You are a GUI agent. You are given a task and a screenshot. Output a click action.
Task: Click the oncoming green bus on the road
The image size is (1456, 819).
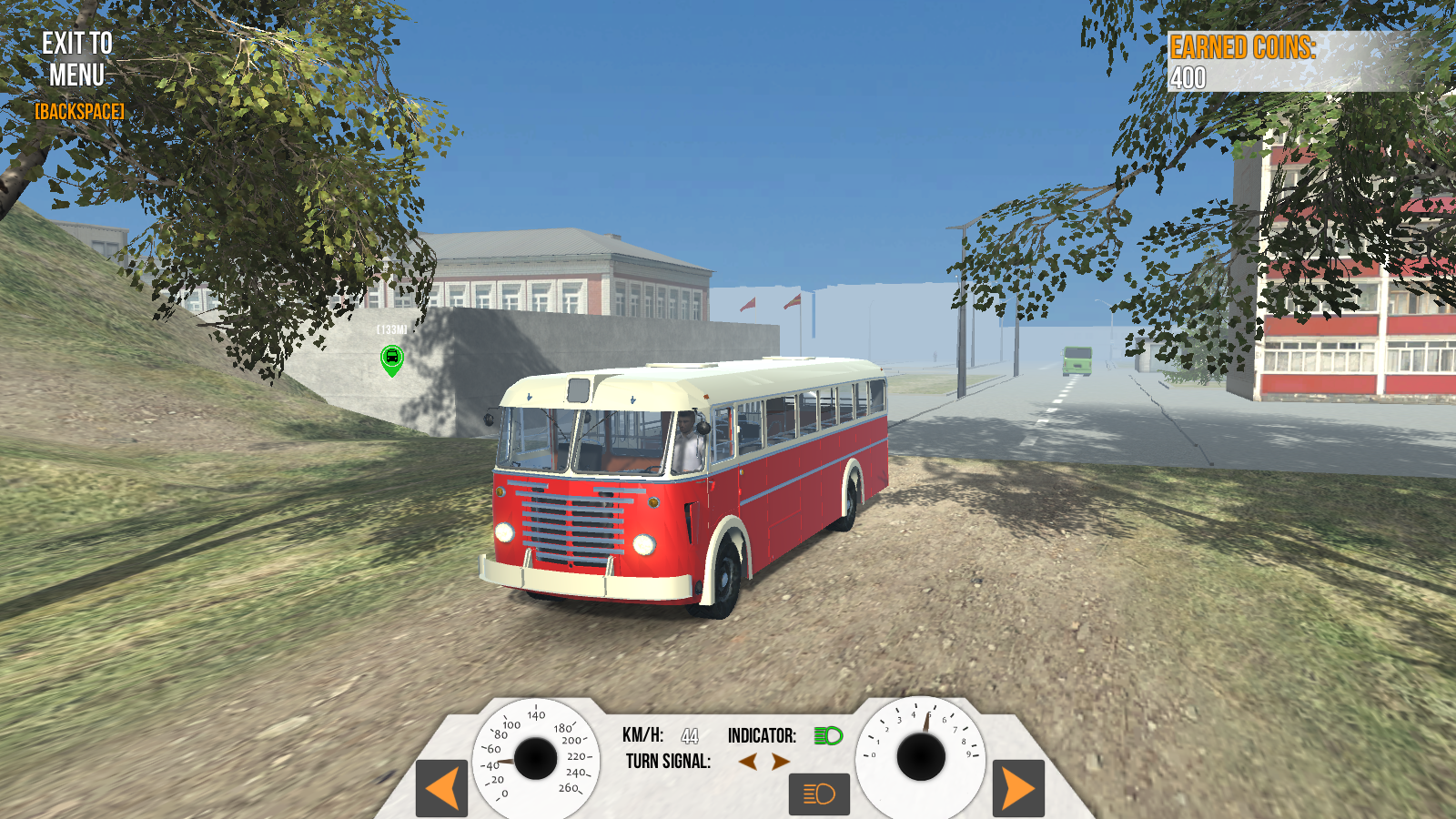pyautogui.click(x=1078, y=359)
